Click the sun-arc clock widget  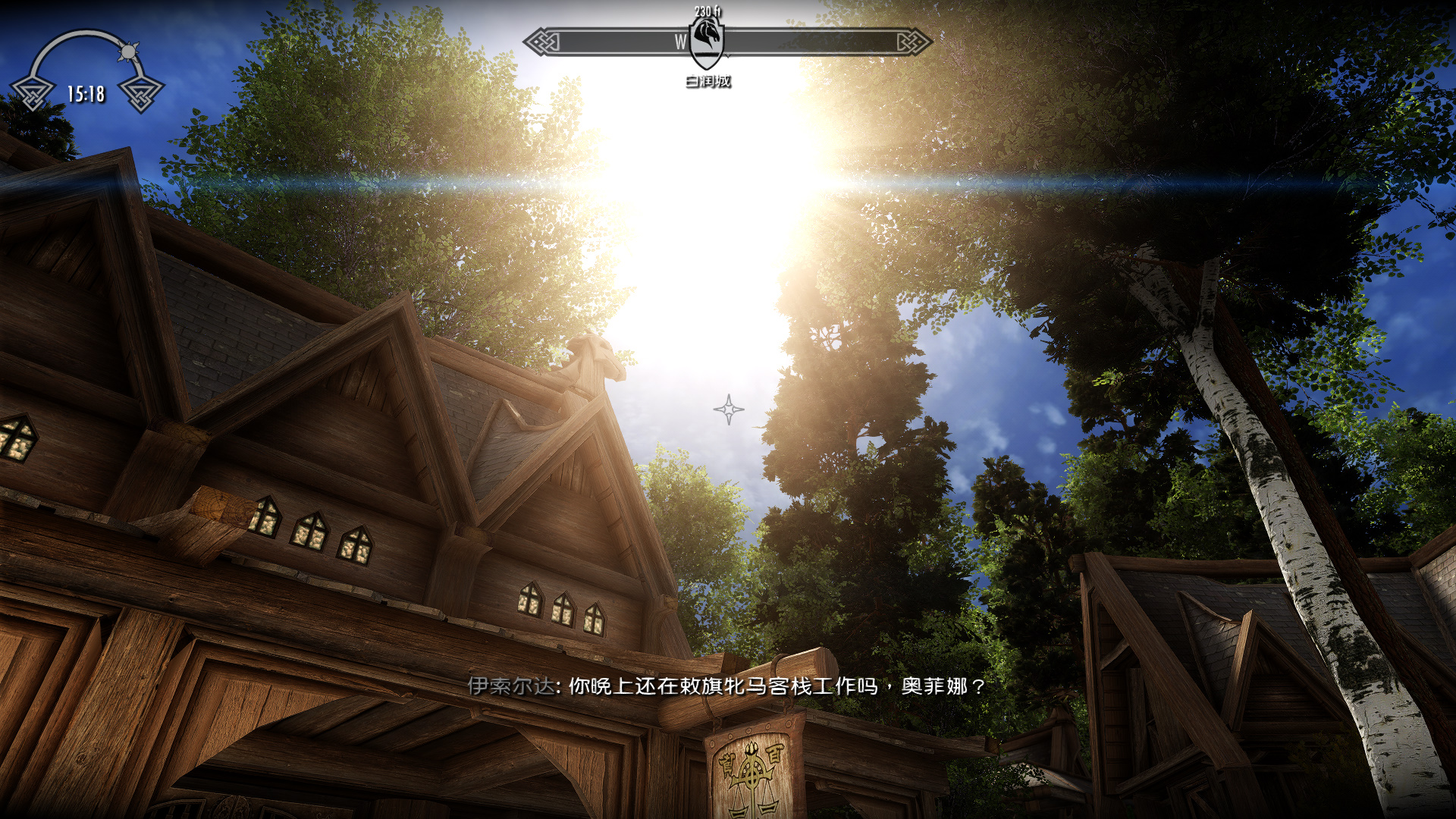[x=86, y=73]
